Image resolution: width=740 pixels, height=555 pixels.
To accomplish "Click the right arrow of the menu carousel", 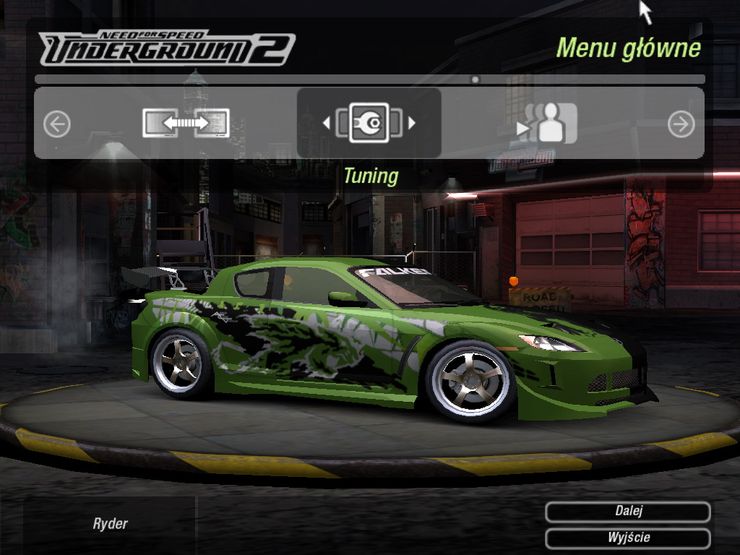I will 681,124.
